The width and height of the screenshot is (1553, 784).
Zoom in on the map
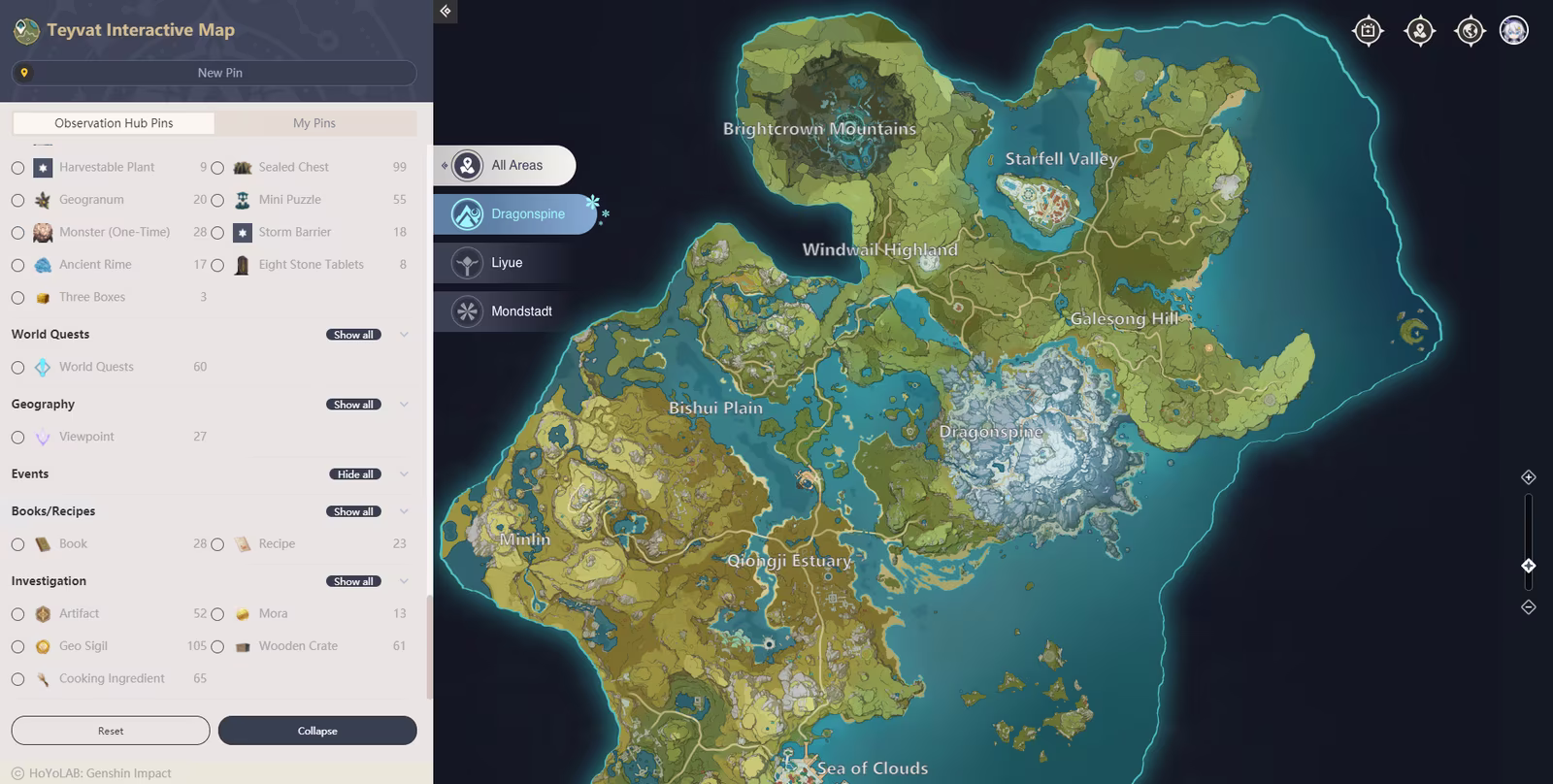[x=1528, y=477]
